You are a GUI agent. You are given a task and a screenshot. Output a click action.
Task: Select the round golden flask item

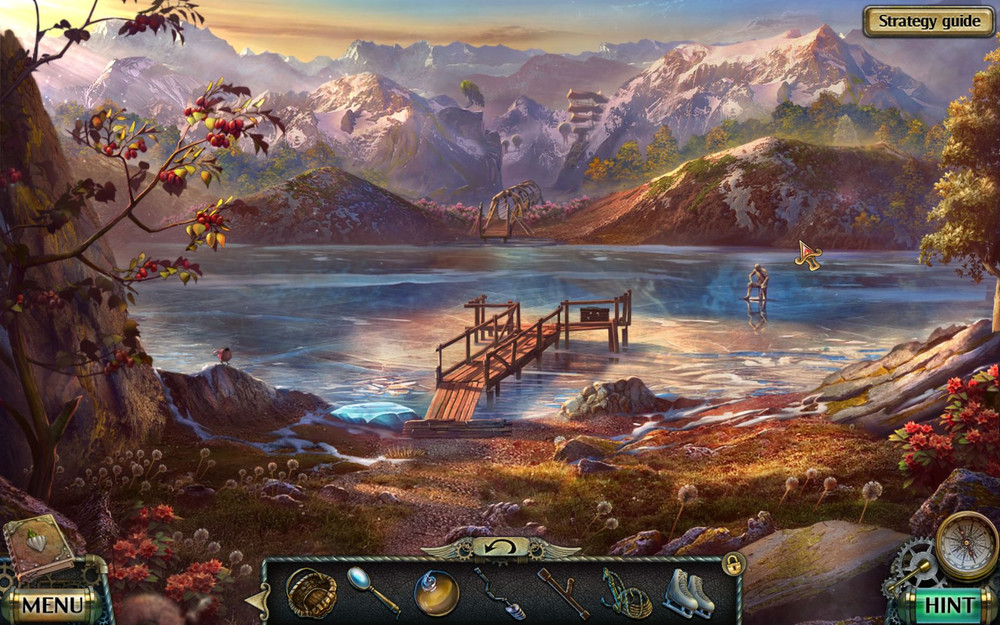436,592
